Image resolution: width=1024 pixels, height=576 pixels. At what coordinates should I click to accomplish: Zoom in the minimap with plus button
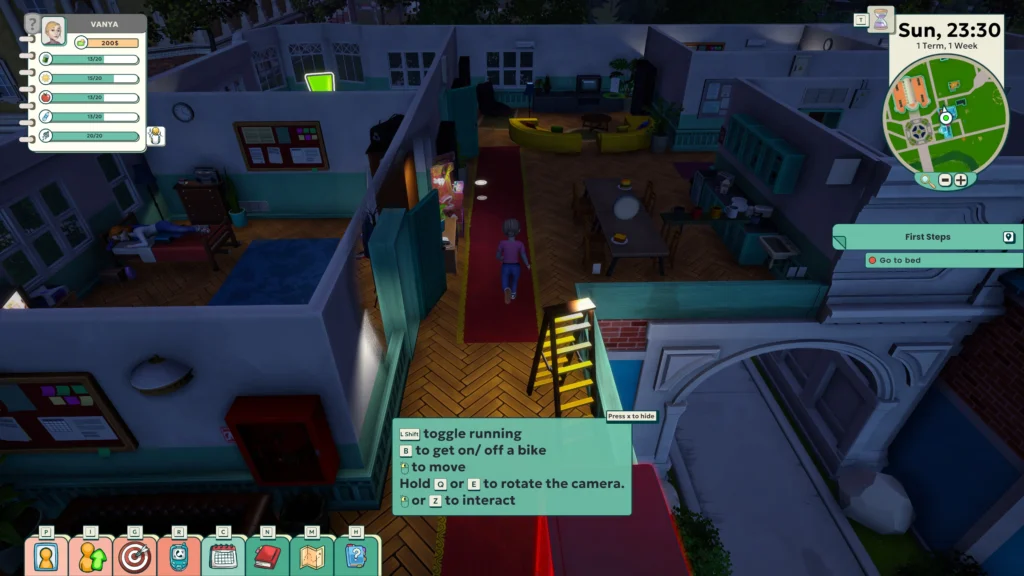pos(961,181)
